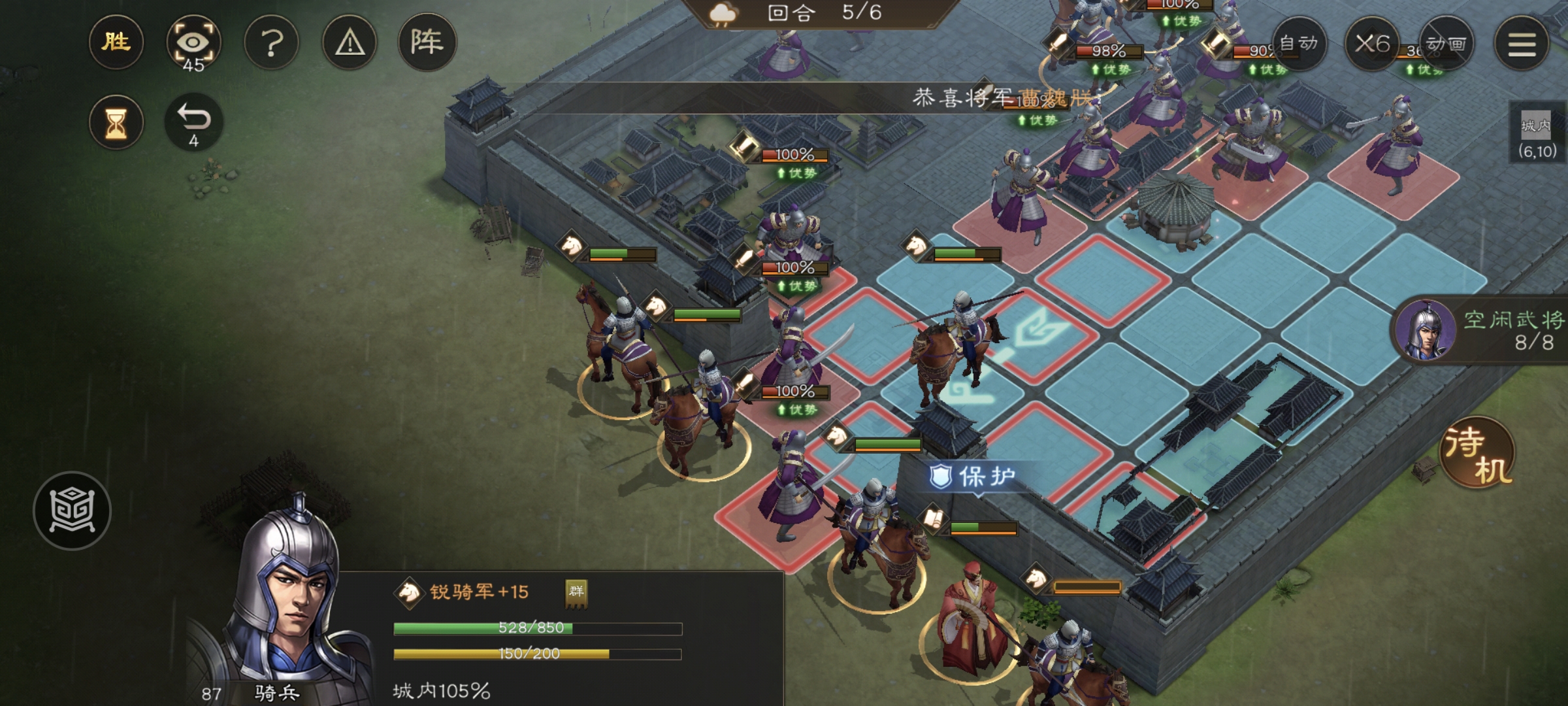Screen dimensions: 1568x706
Task: Change the X6 battle speed
Action: [1372, 43]
